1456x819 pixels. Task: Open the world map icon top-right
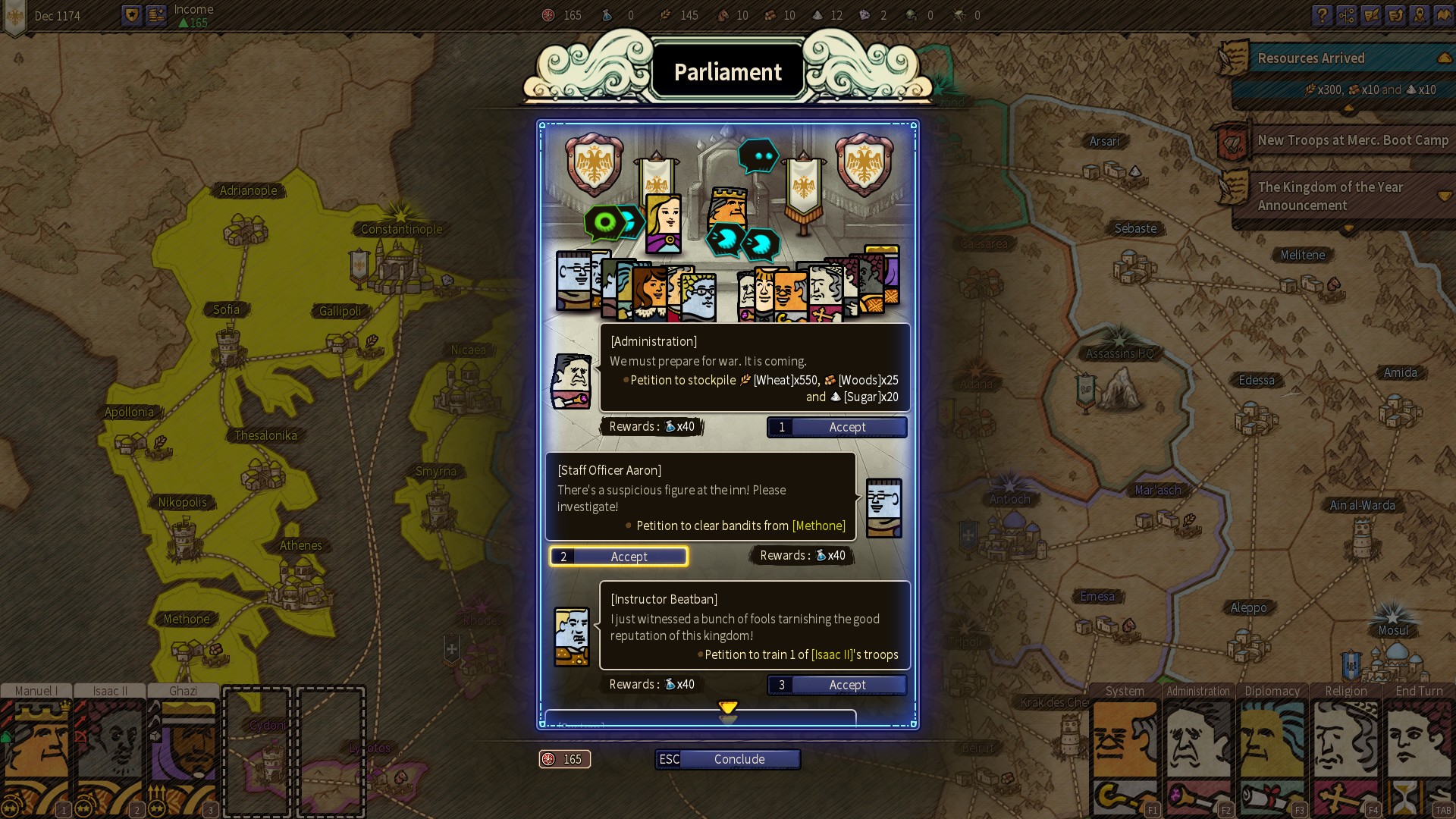(x=1442, y=15)
